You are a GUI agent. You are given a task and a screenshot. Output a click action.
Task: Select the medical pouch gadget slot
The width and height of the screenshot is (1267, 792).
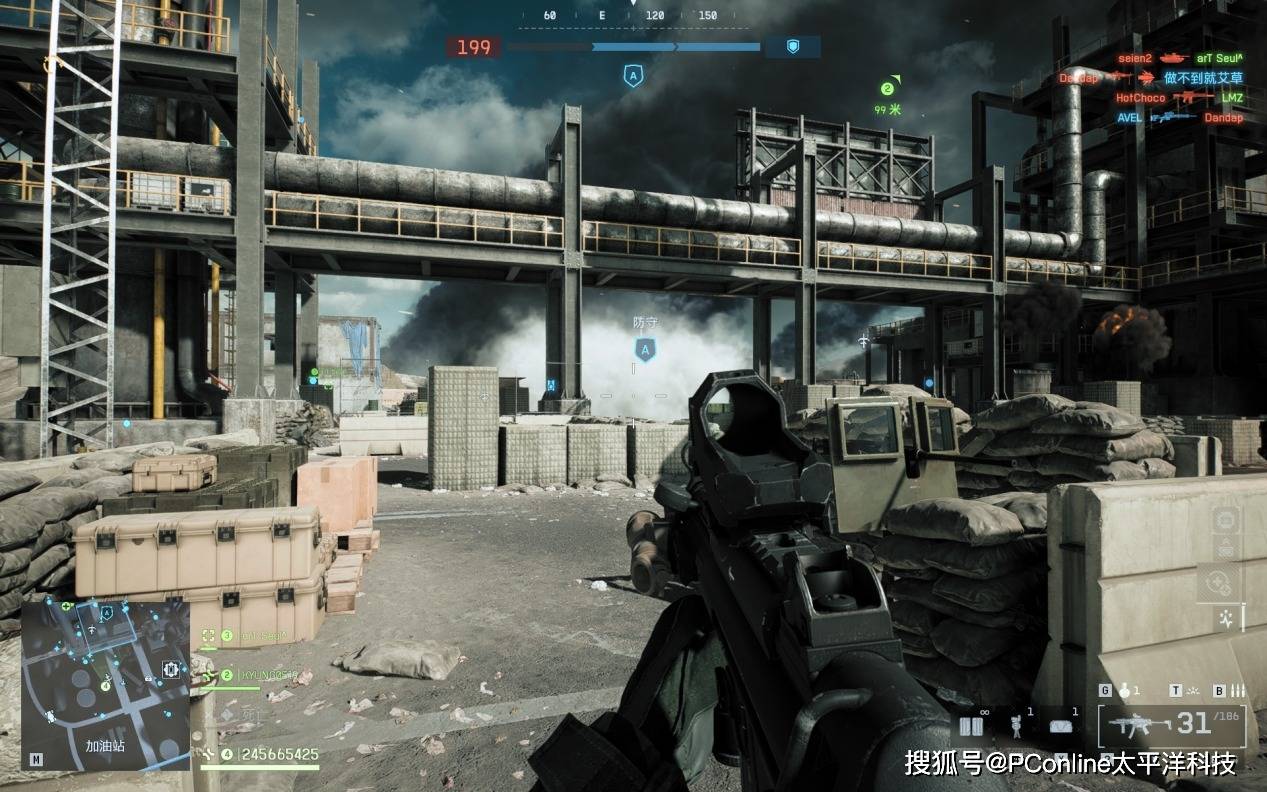point(1063,727)
